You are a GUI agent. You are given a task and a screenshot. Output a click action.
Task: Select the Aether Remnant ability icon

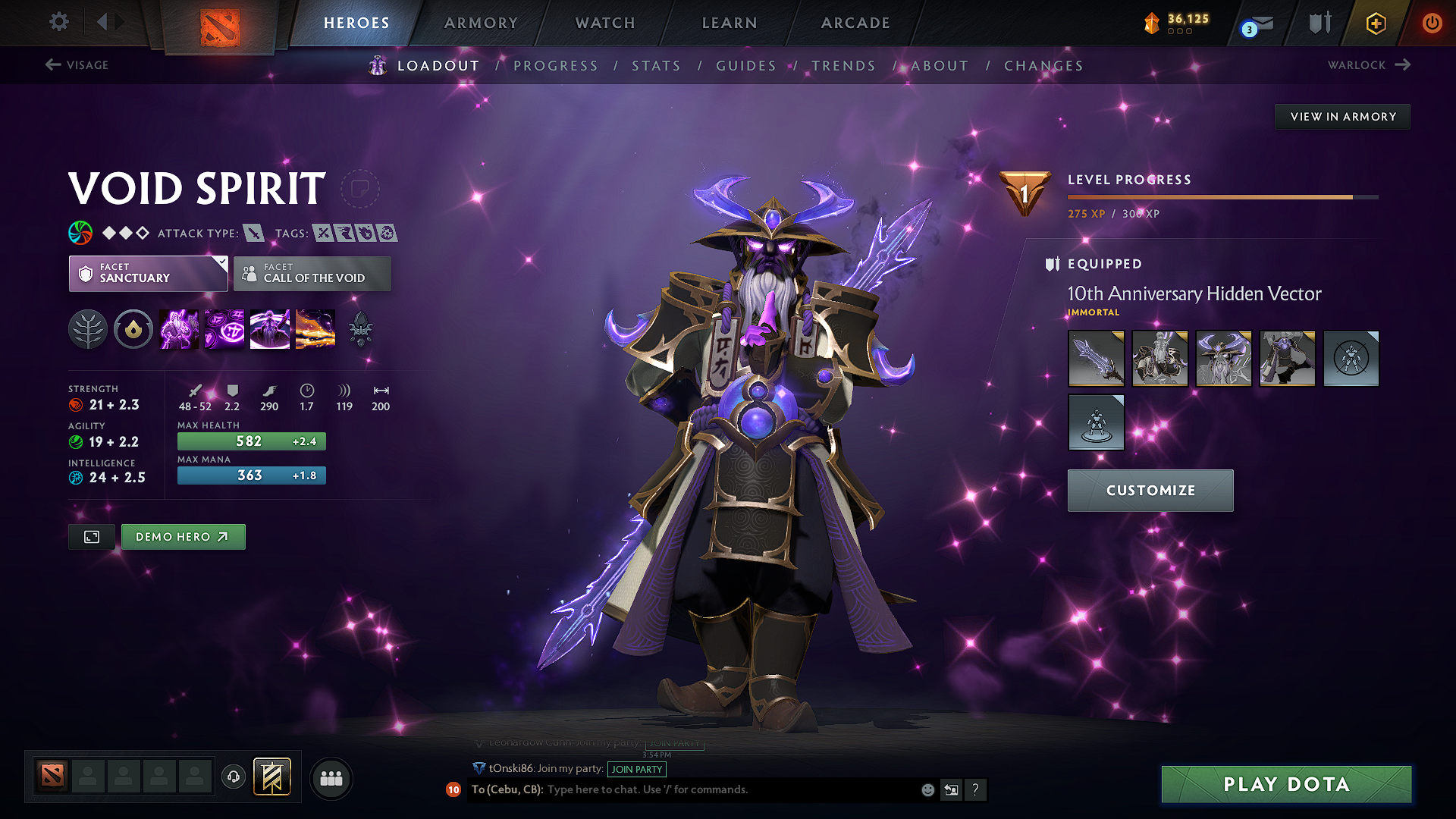pyautogui.click(x=178, y=329)
